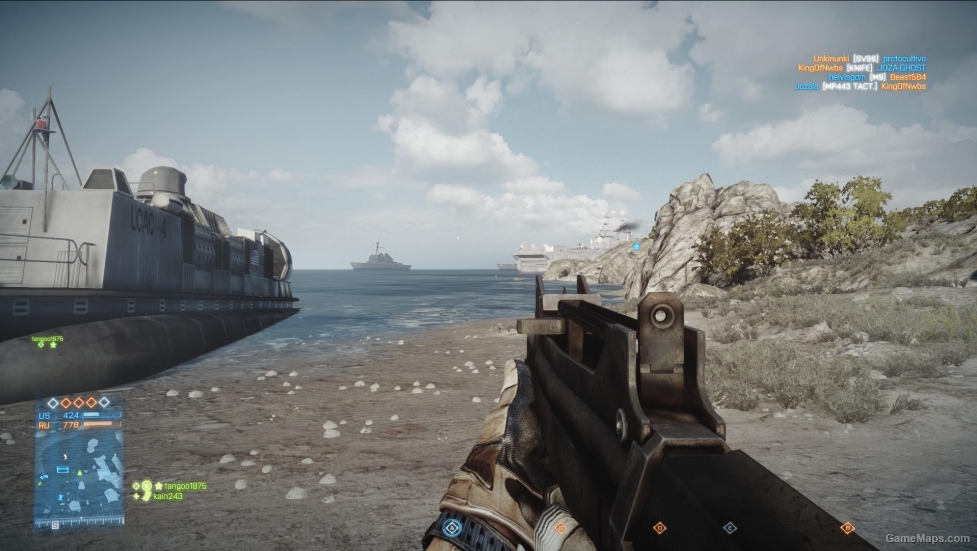This screenshot has width=977, height=551.
Task: Select the Jozala MP443 TACT. kill feed row
Action: 860,86
